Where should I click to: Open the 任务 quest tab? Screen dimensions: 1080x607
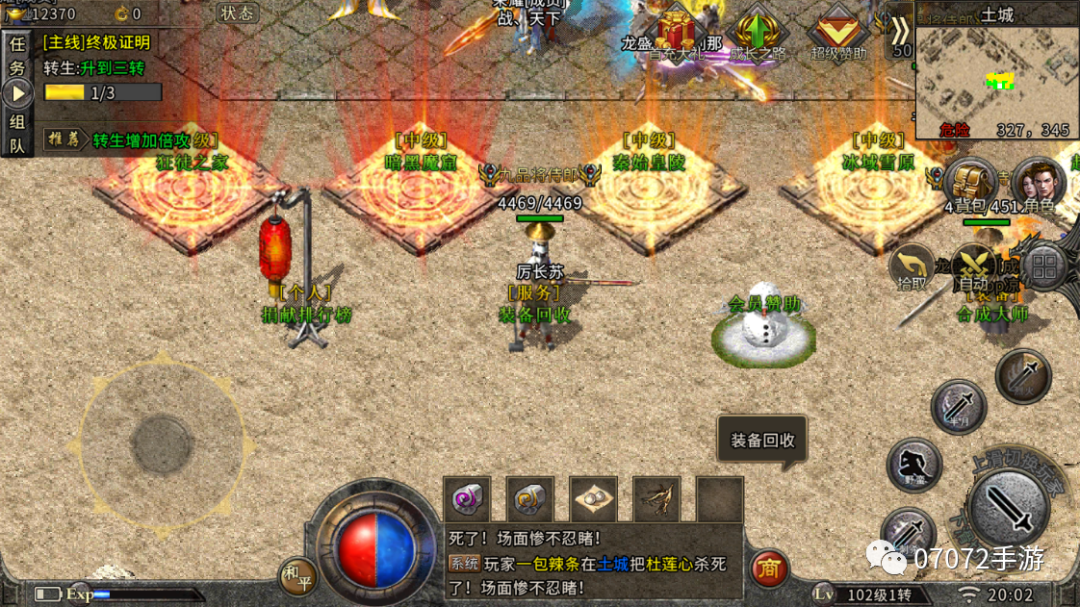coord(17,55)
